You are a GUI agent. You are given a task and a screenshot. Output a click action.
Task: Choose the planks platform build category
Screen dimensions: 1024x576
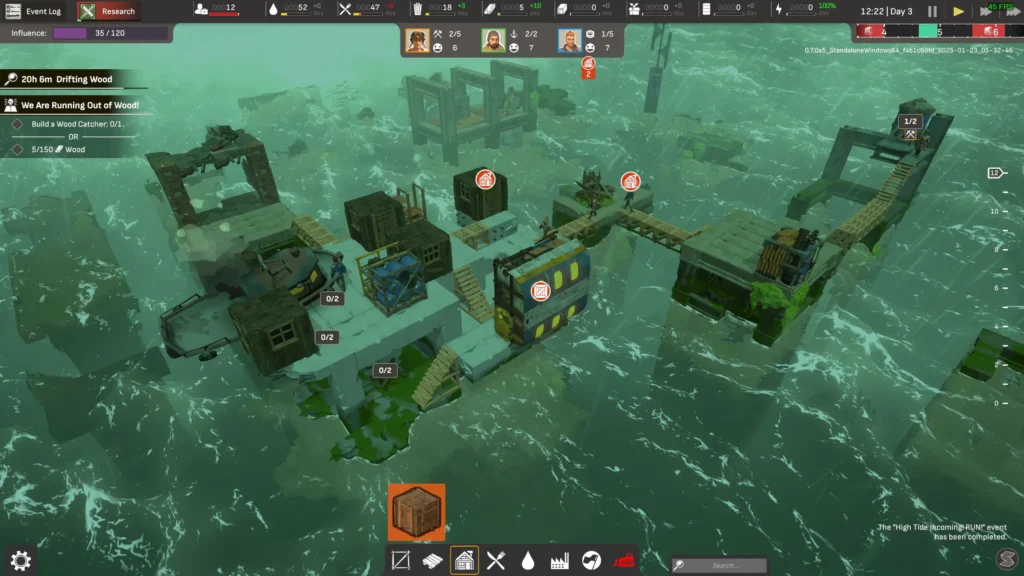pos(432,560)
